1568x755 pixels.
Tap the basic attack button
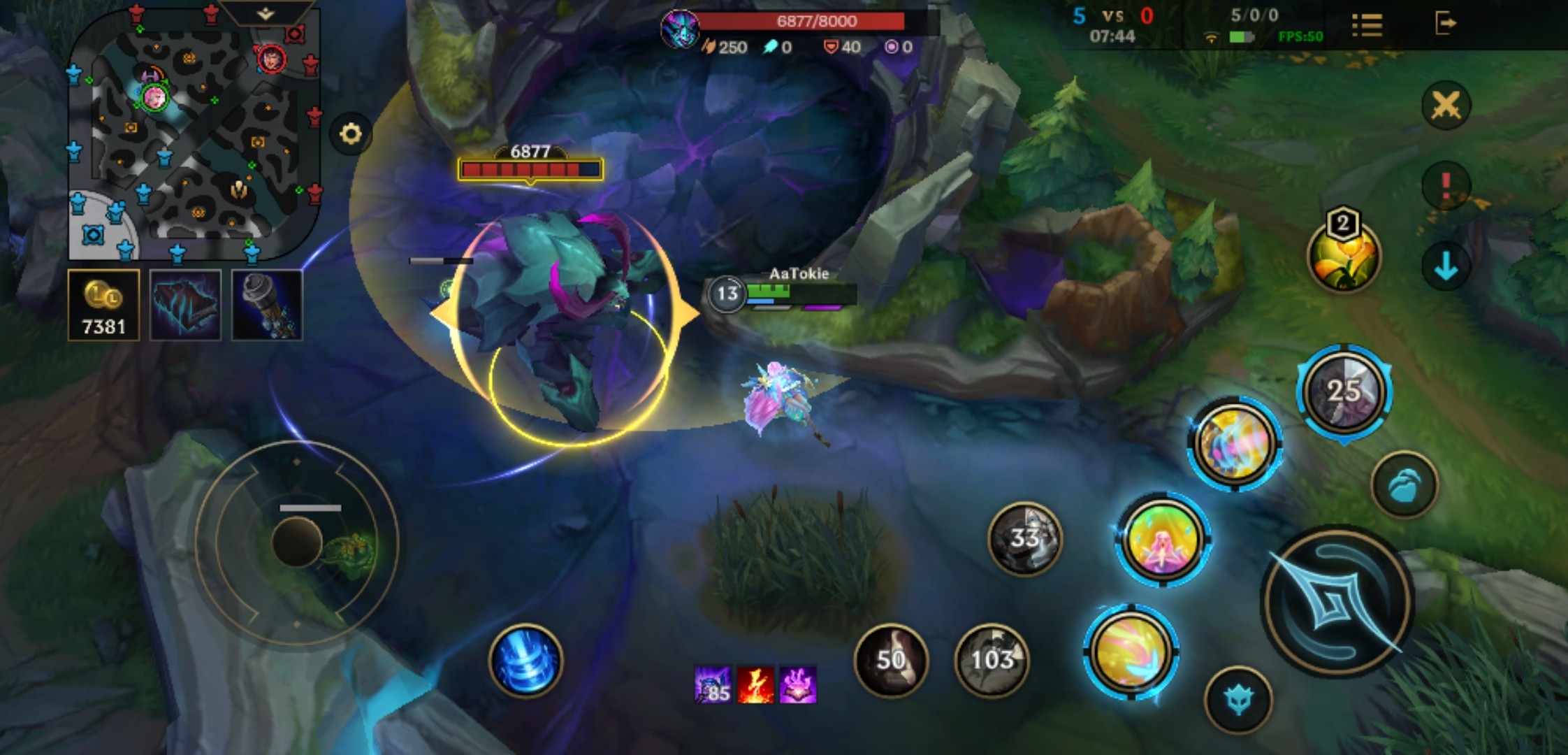click(1337, 601)
